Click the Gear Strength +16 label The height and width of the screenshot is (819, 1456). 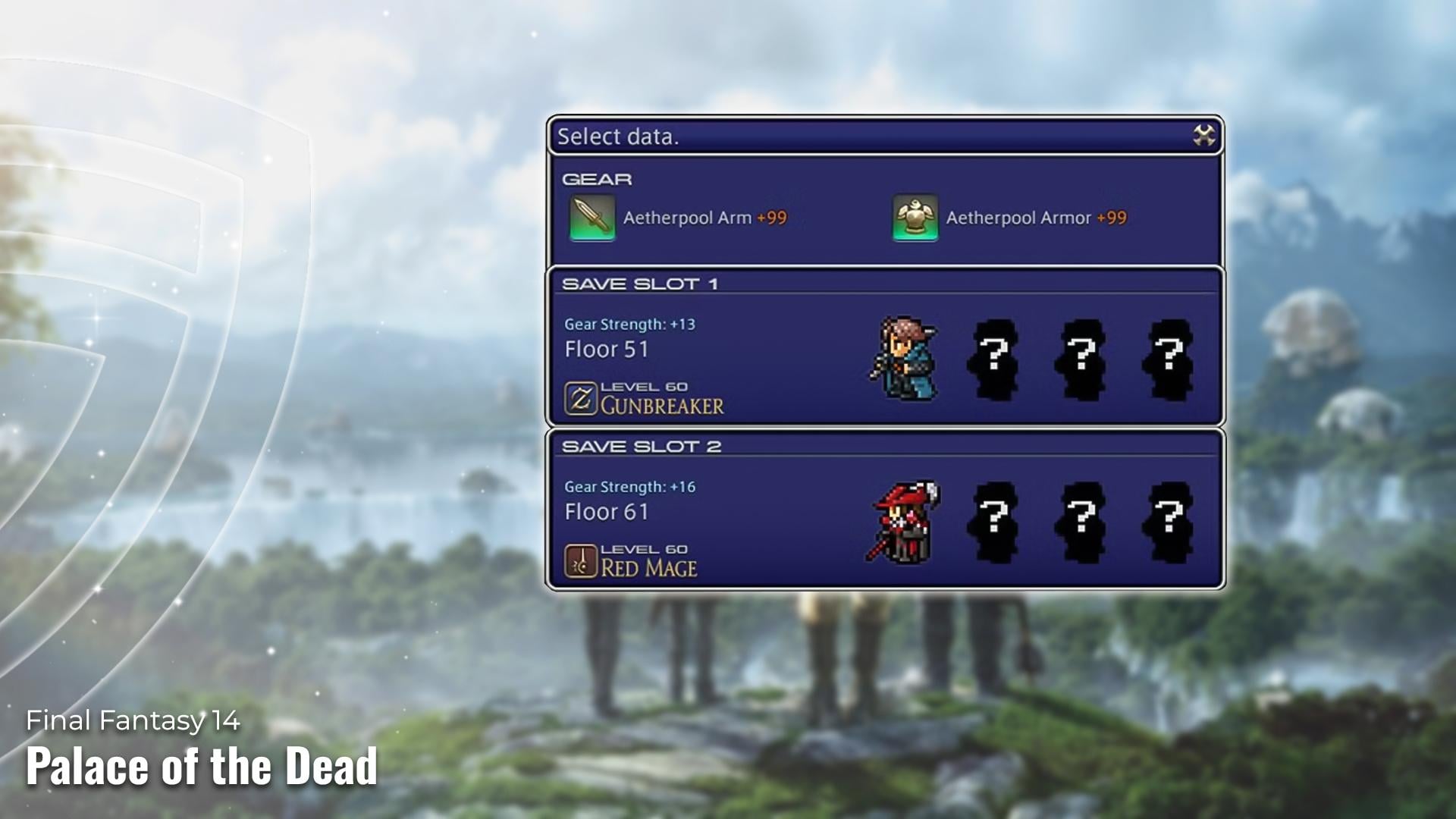click(630, 487)
